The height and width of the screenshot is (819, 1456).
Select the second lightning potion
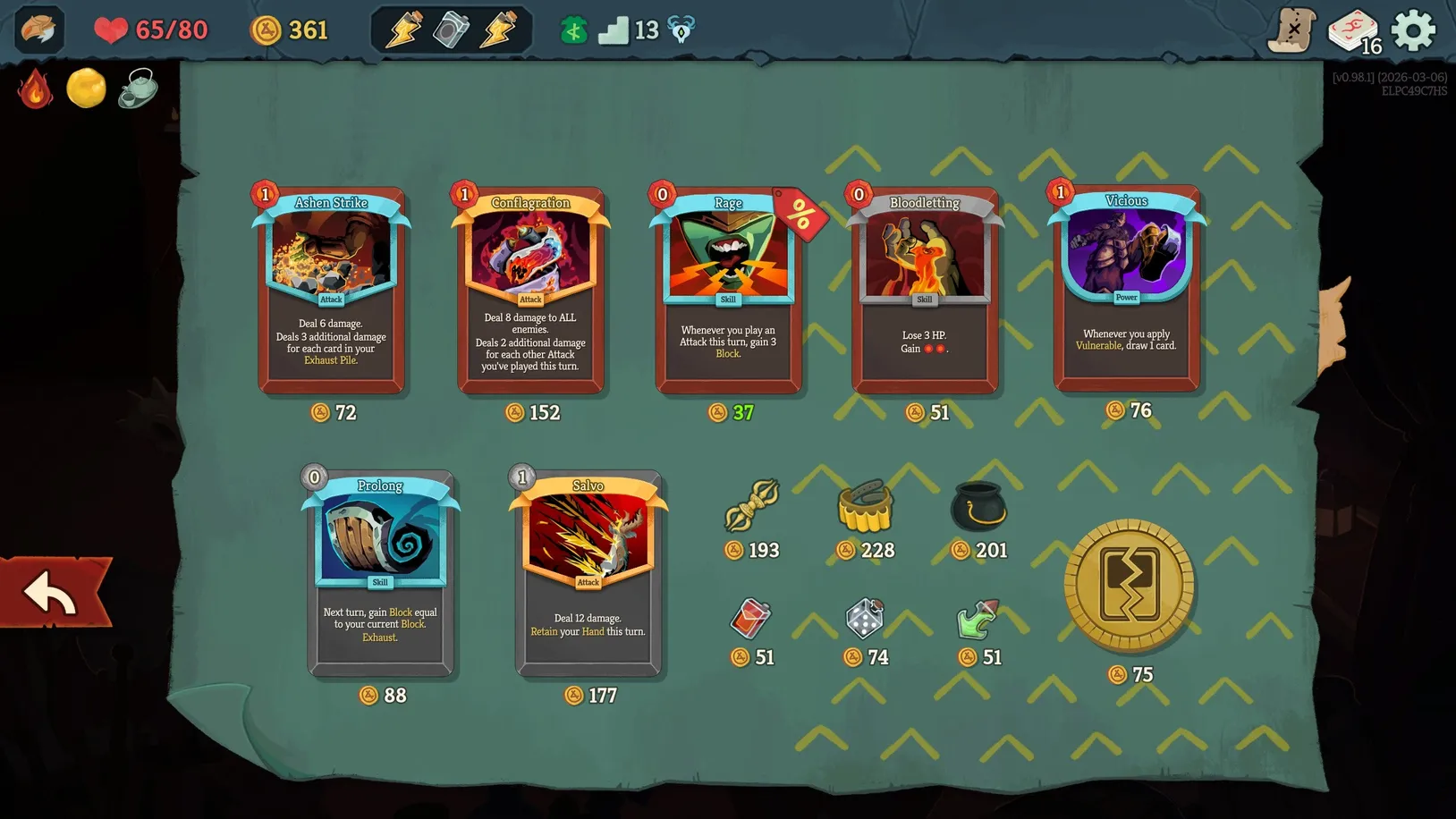click(498, 30)
